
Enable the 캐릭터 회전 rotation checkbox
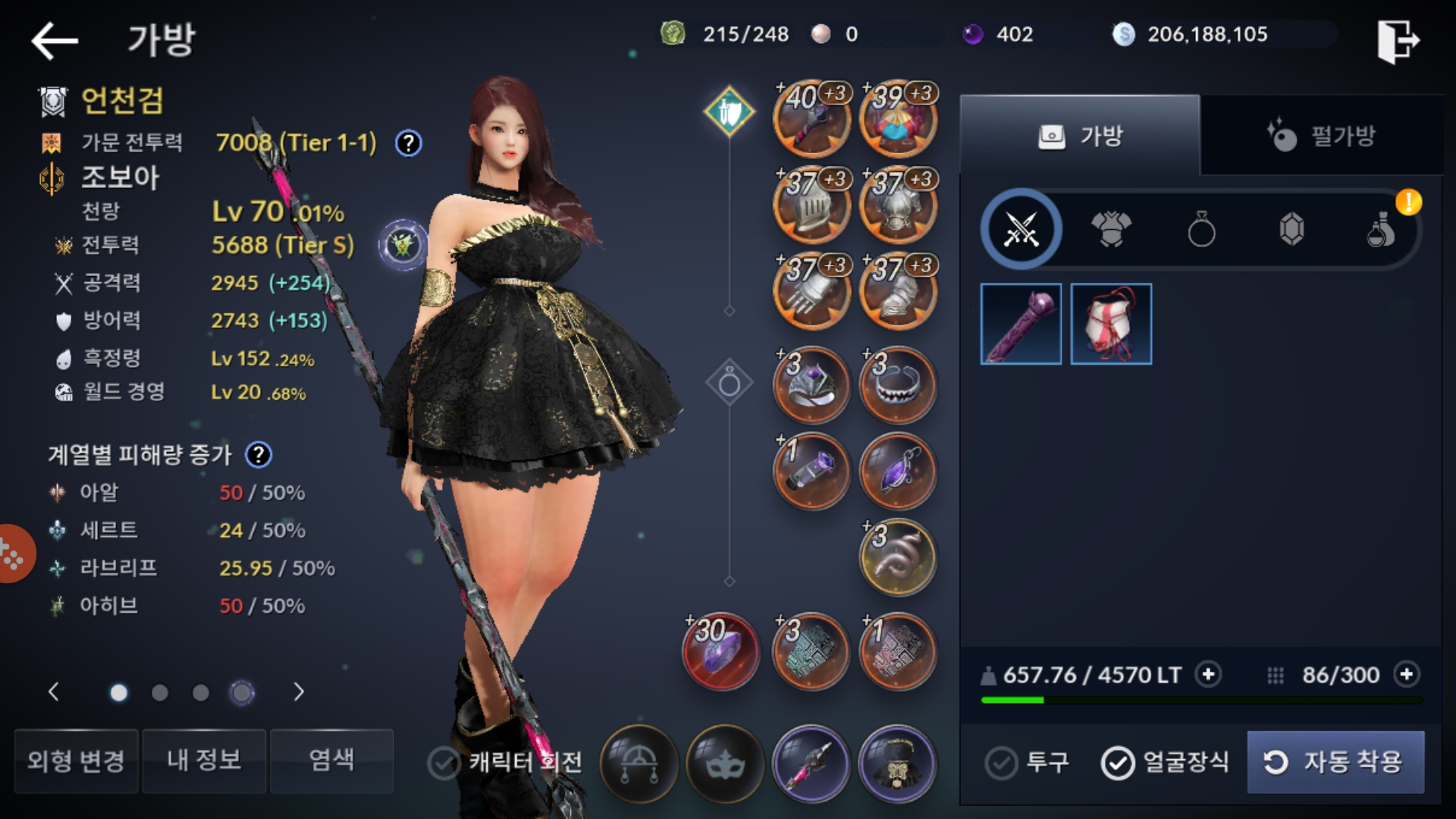coord(444,763)
